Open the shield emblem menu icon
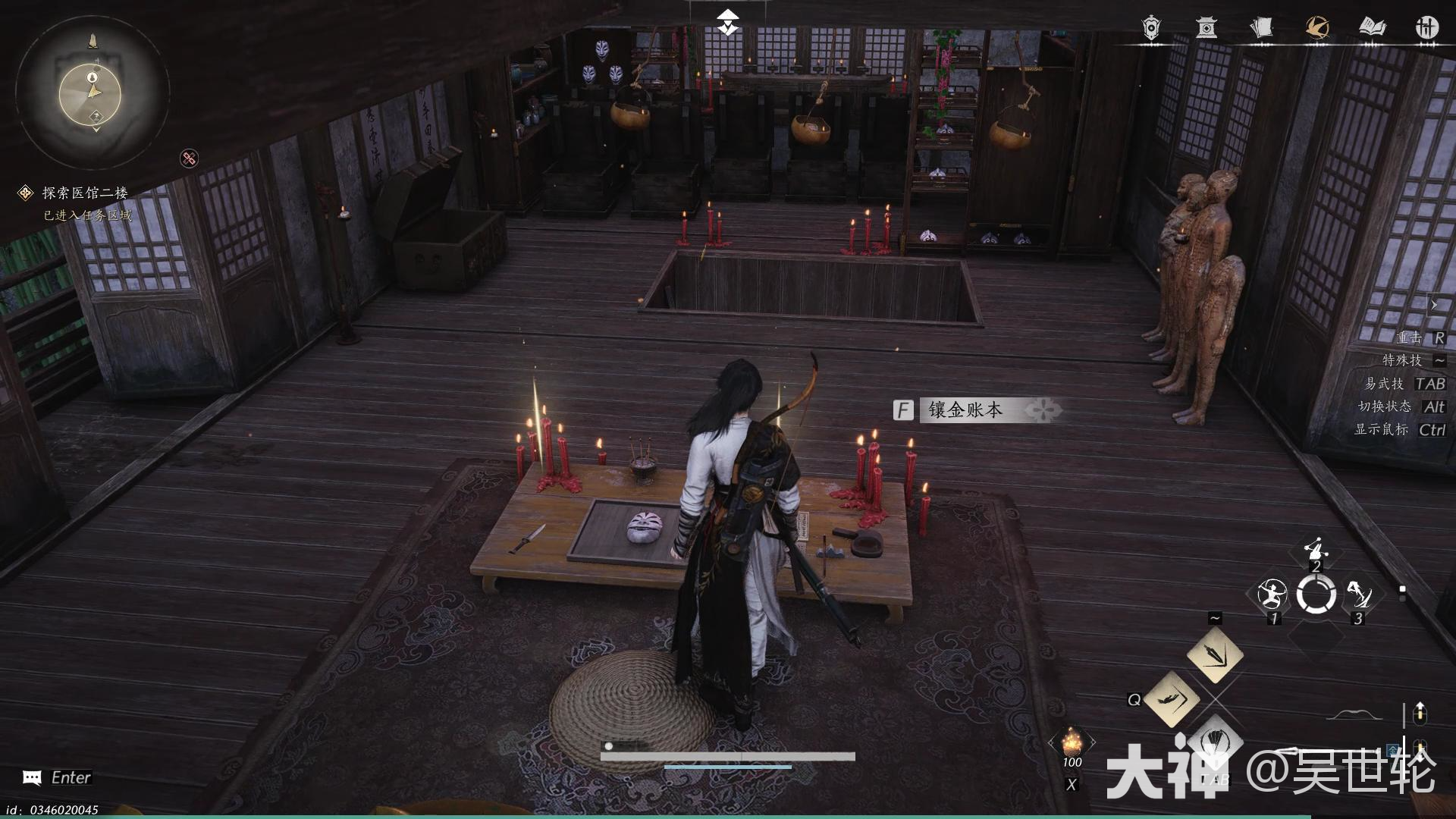Image resolution: width=1456 pixels, height=819 pixels. (x=1150, y=27)
